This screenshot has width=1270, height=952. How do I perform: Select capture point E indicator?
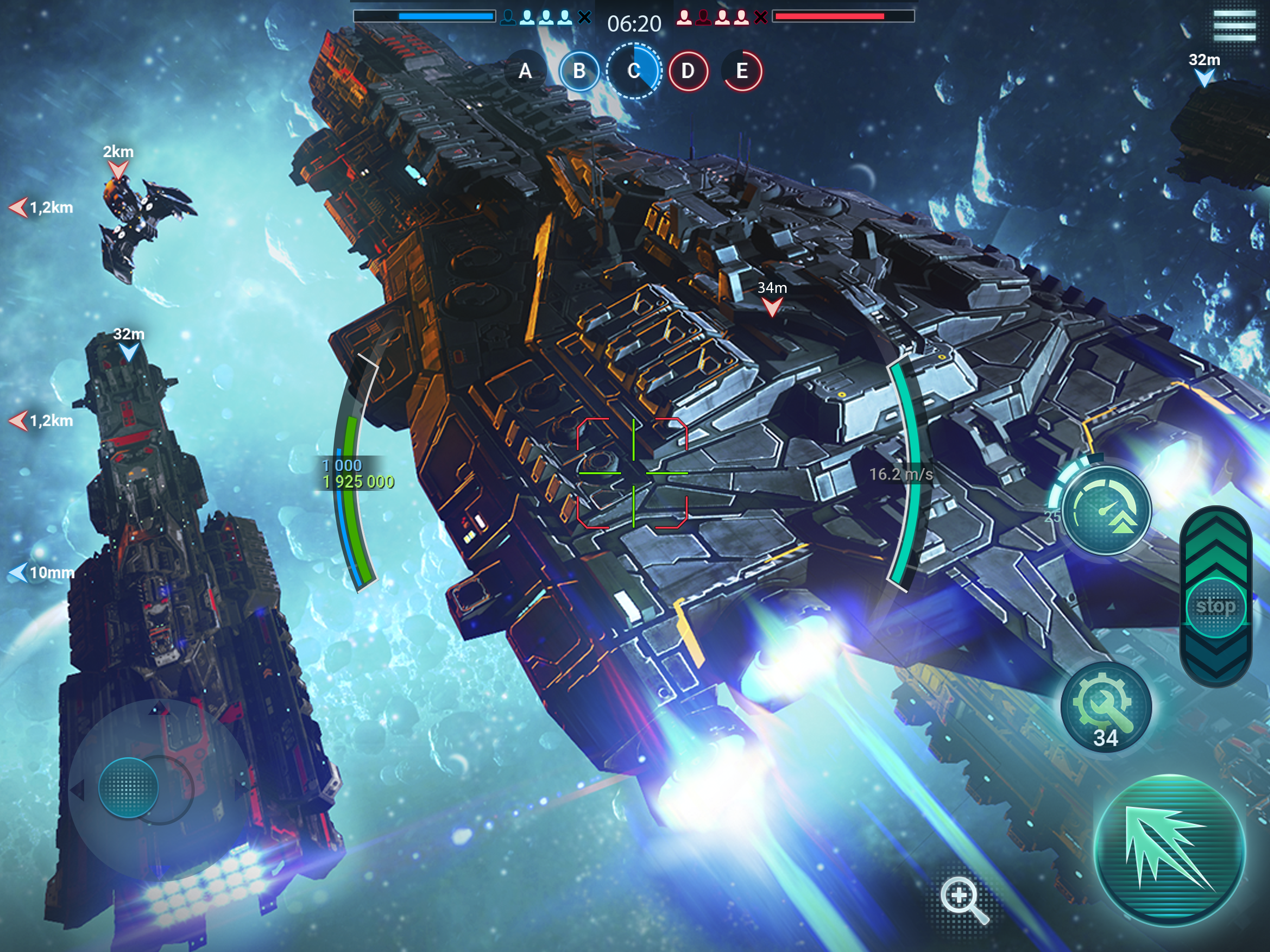point(742,71)
